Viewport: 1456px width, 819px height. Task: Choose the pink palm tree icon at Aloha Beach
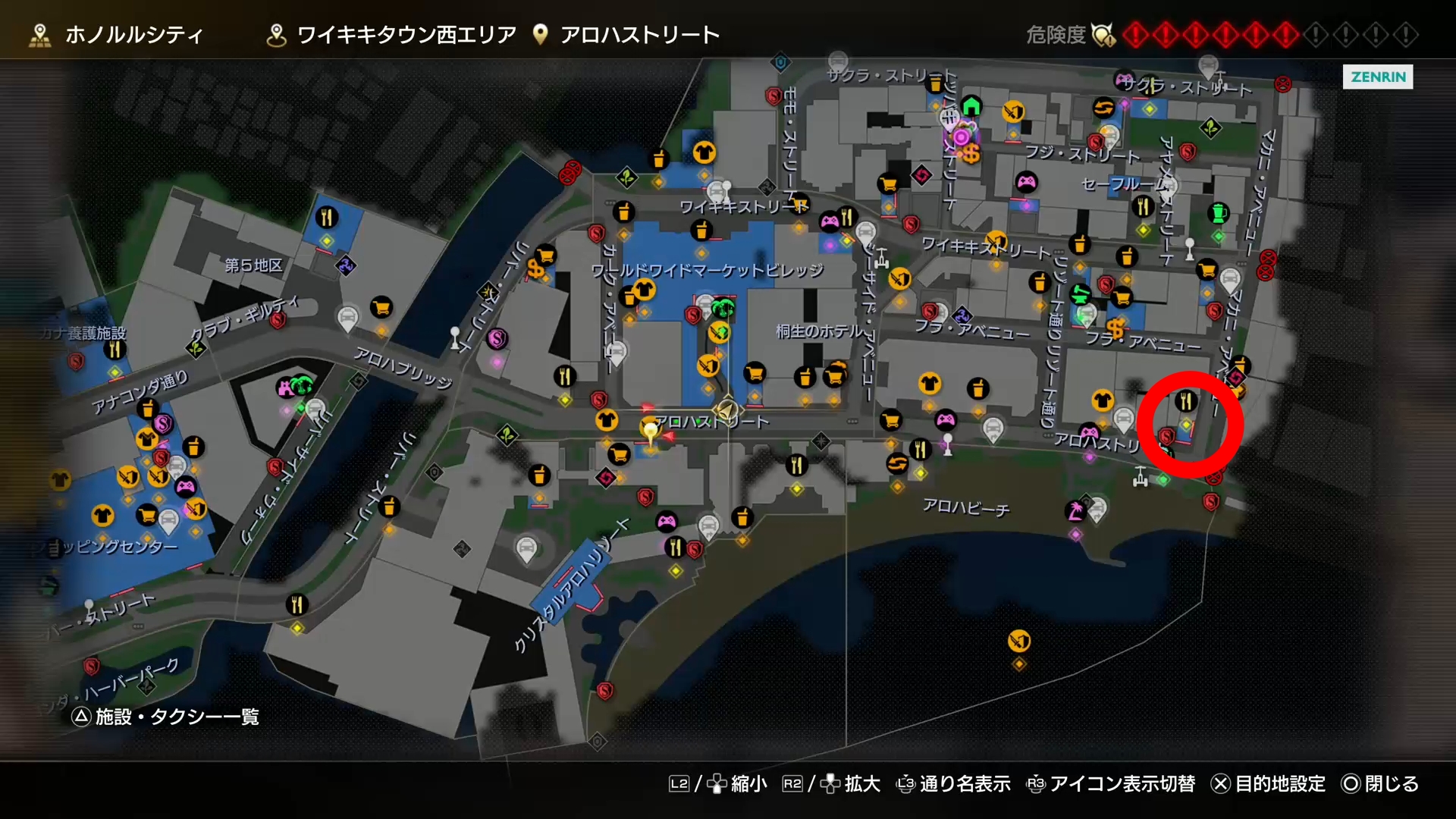1075,510
